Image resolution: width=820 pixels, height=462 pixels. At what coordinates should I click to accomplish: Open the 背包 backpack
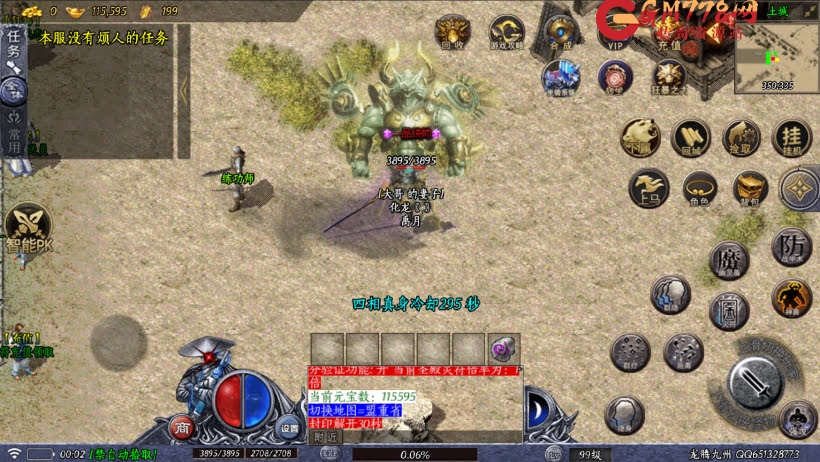[750, 188]
